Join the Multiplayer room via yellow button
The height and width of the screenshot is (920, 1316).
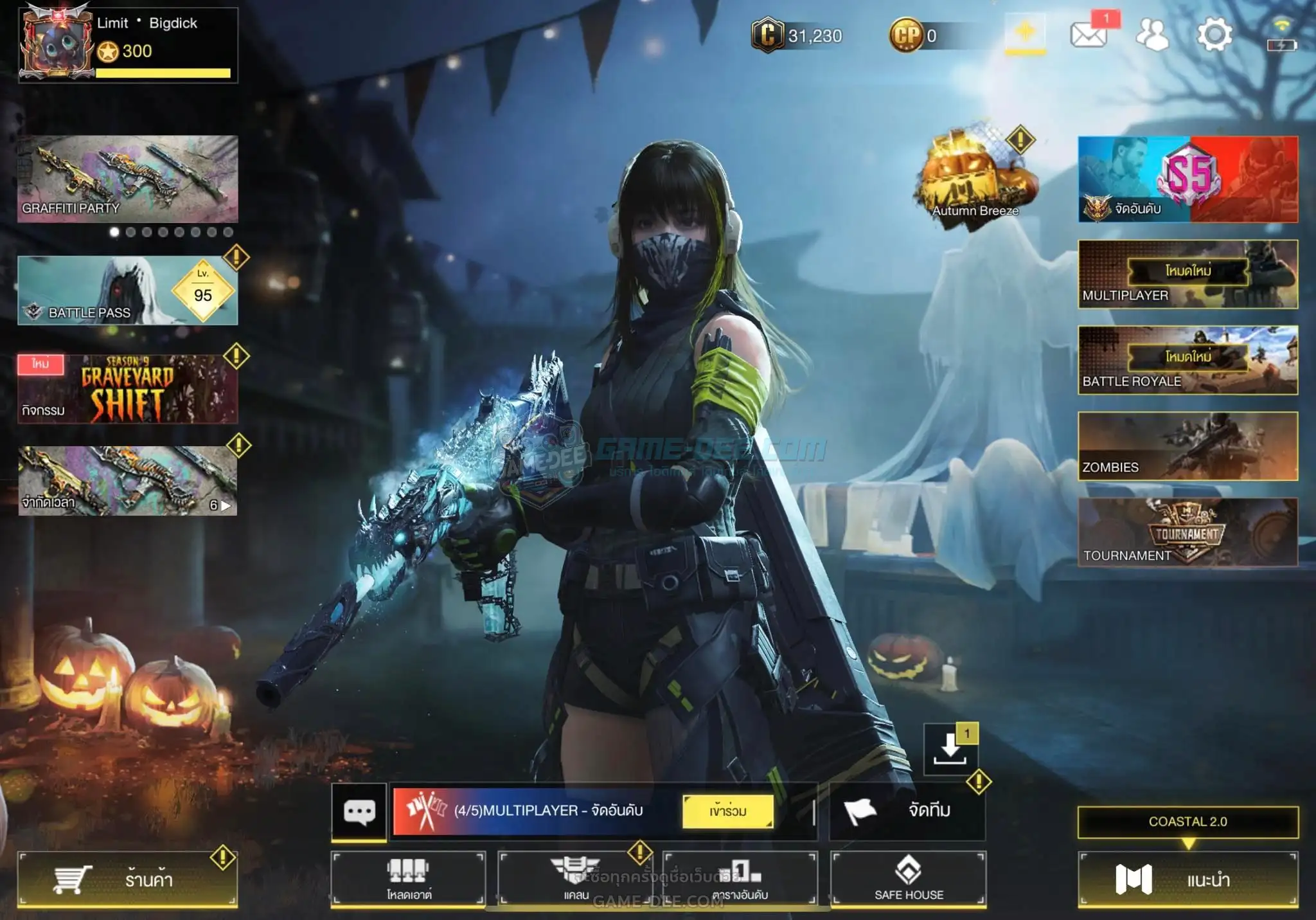(728, 811)
